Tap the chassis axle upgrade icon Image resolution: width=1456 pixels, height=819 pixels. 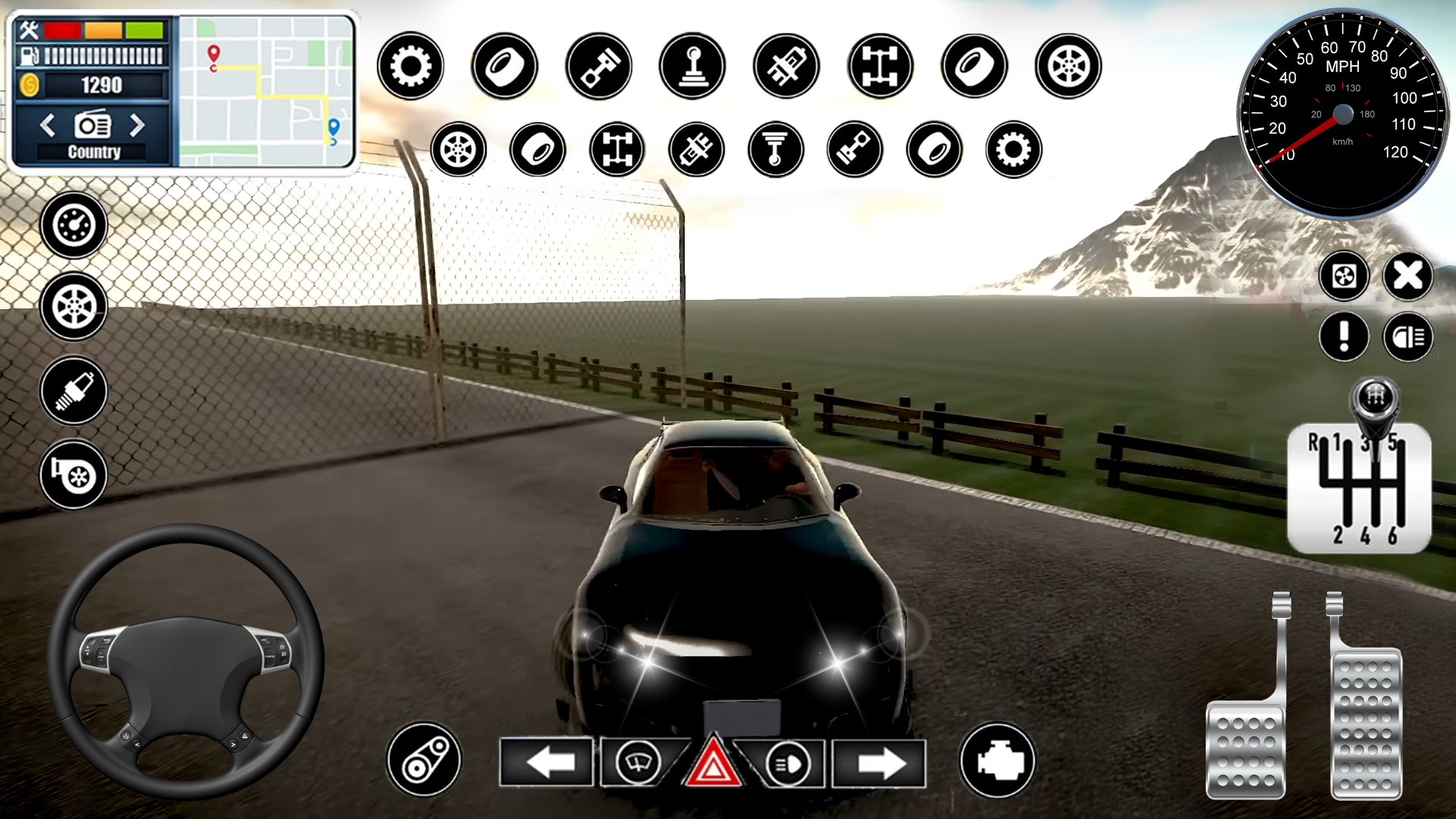880,67
